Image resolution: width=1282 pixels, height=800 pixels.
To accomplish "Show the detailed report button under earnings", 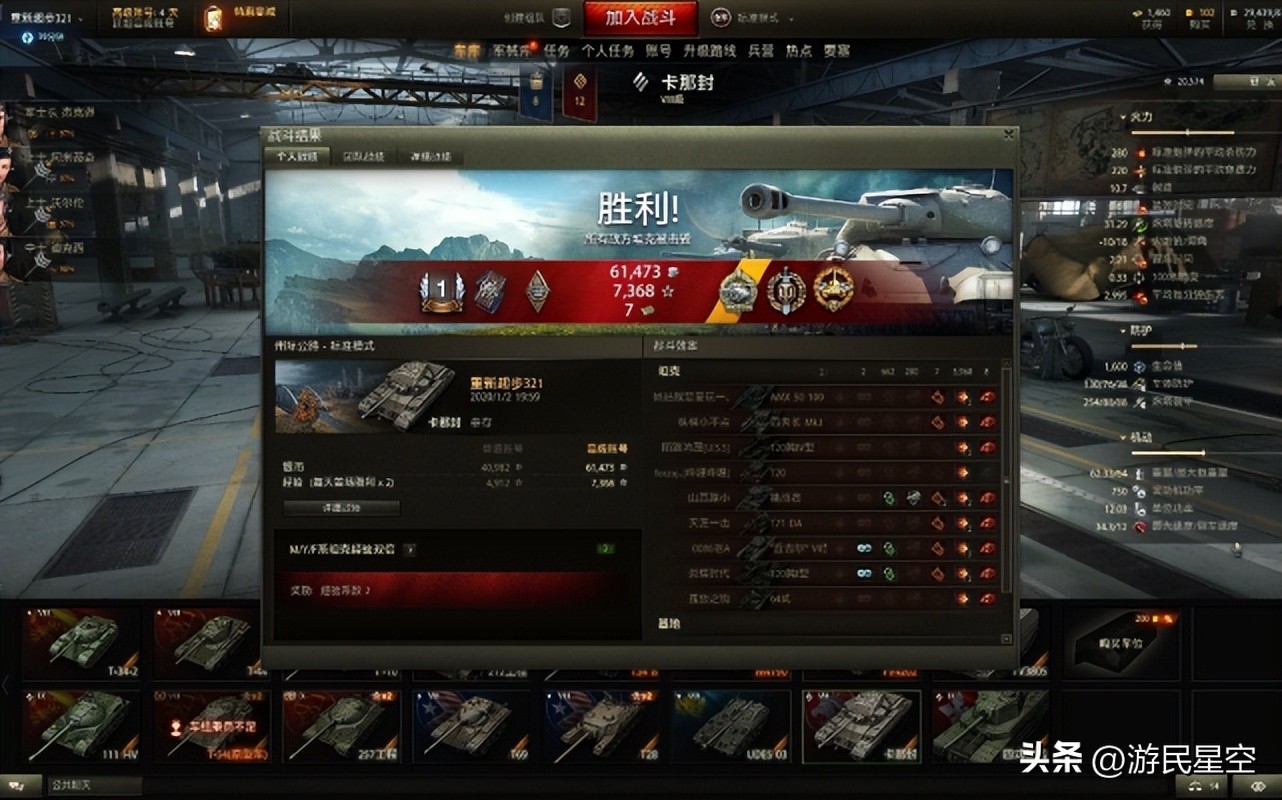I will (341, 508).
